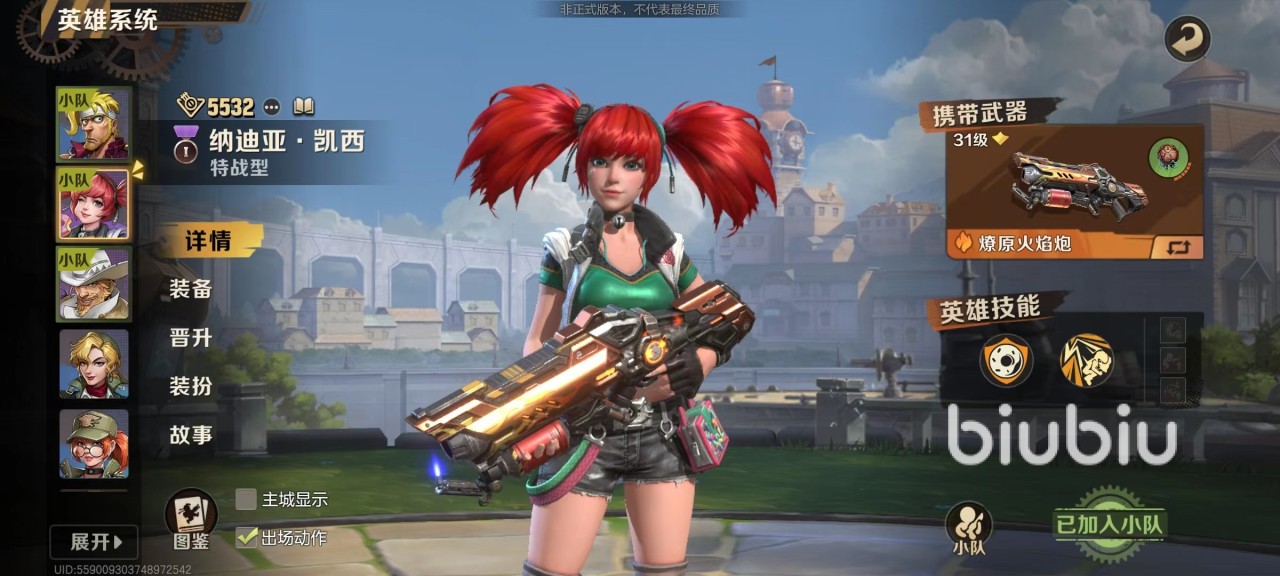Go back with the return arrow button

(1187, 40)
